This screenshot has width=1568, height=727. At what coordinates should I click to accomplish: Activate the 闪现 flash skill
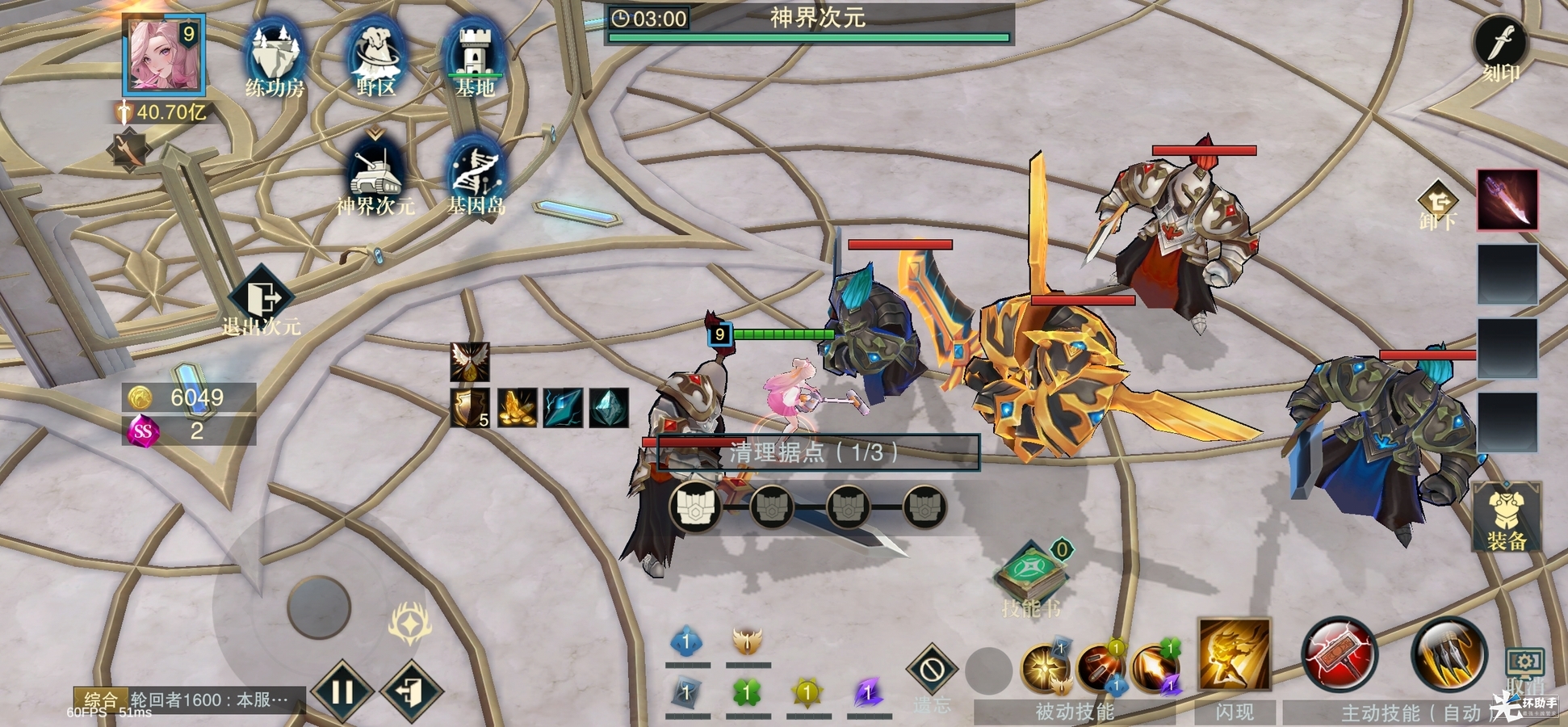pyautogui.click(x=1234, y=656)
